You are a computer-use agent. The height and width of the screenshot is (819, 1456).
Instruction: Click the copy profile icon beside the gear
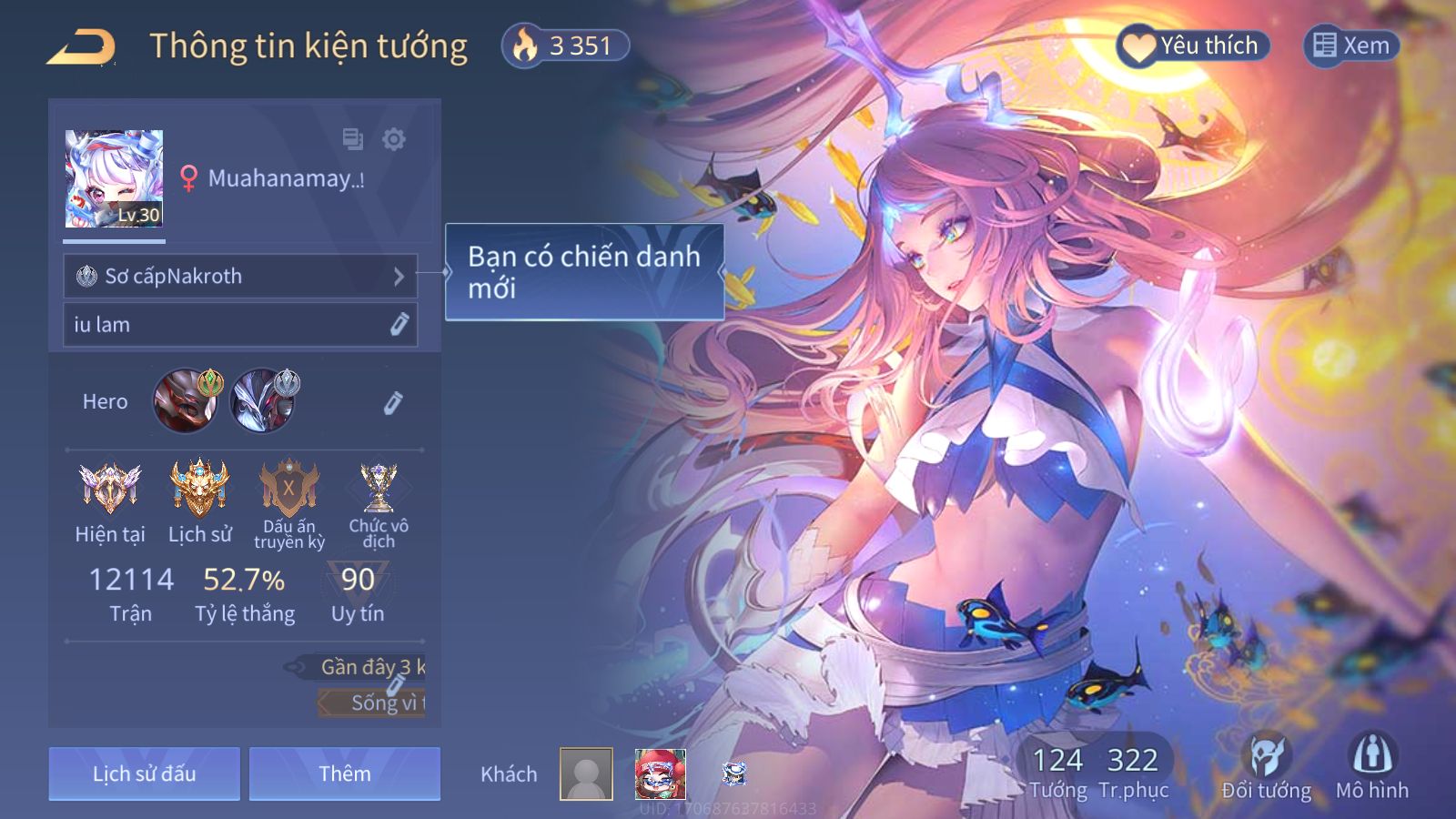tap(352, 139)
